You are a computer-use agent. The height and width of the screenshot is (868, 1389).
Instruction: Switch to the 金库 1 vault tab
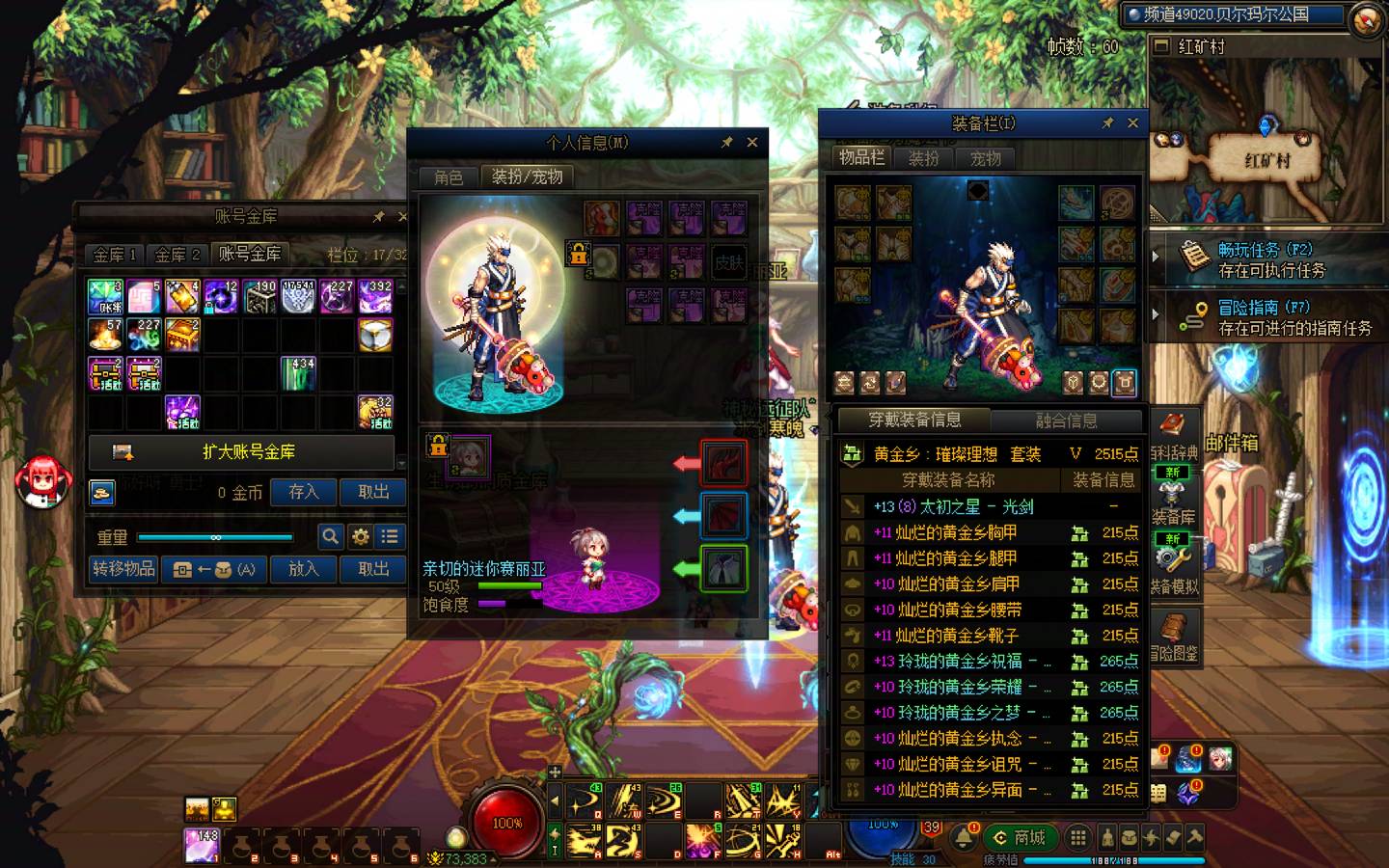pyautogui.click(x=115, y=255)
